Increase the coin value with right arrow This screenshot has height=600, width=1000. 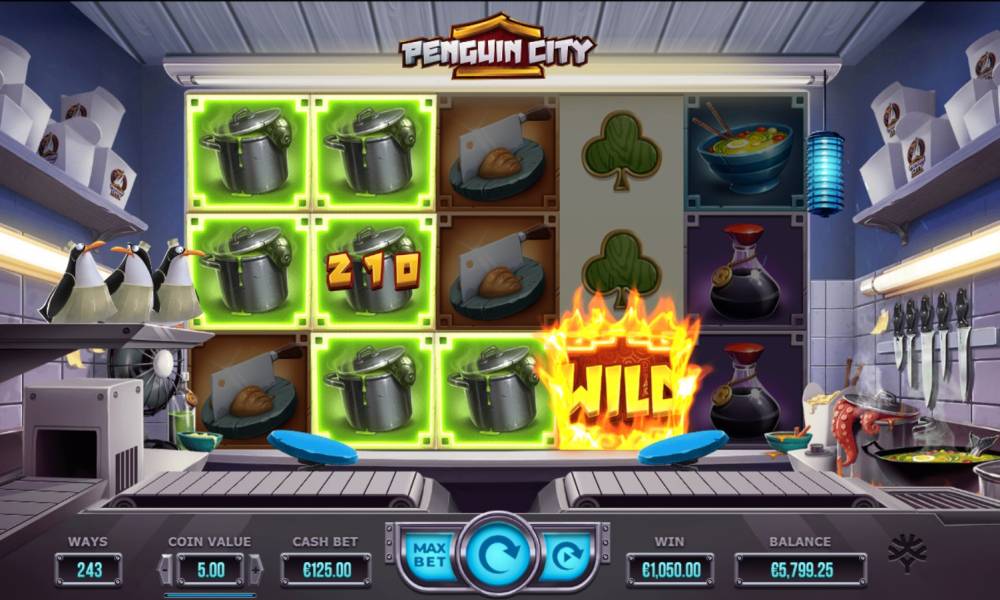254,570
